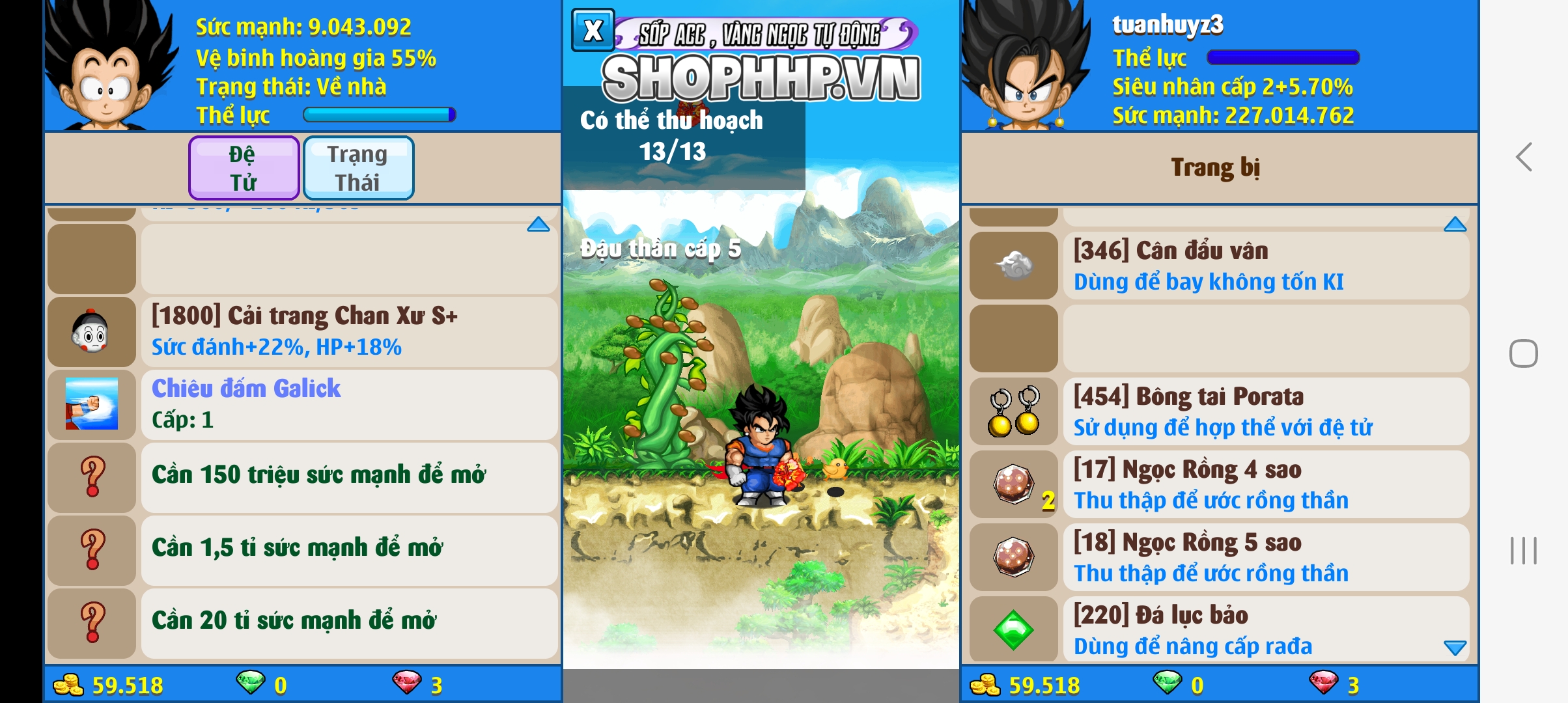Screen dimensions: 1568x703
Task: Select the Ngọc Rồng 4 sao dragon ball icon
Action: 1013,485
